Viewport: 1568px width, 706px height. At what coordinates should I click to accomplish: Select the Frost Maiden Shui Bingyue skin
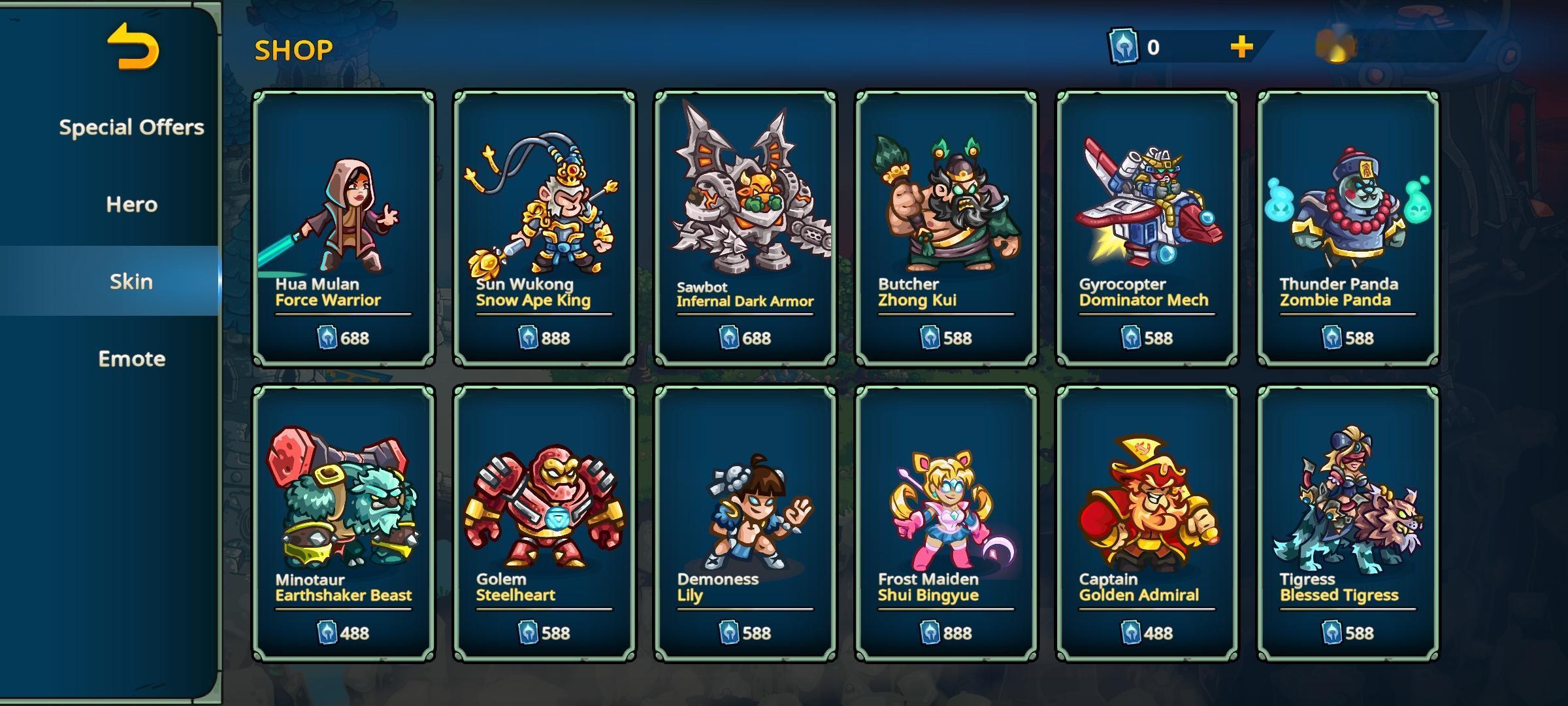pos(946,523)
